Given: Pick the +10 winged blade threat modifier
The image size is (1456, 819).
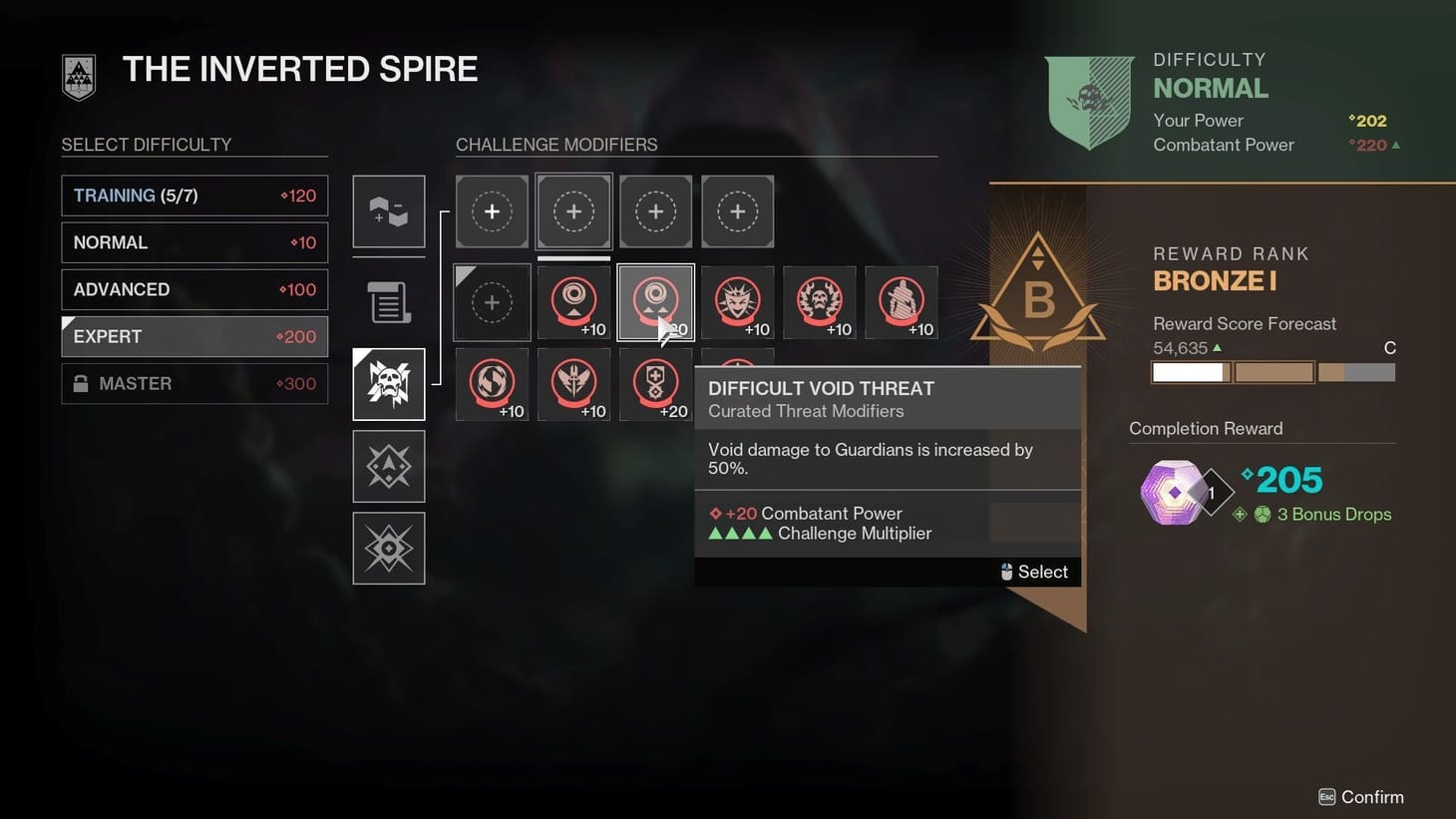Looking at the screenshot, I should coord(573,384).
